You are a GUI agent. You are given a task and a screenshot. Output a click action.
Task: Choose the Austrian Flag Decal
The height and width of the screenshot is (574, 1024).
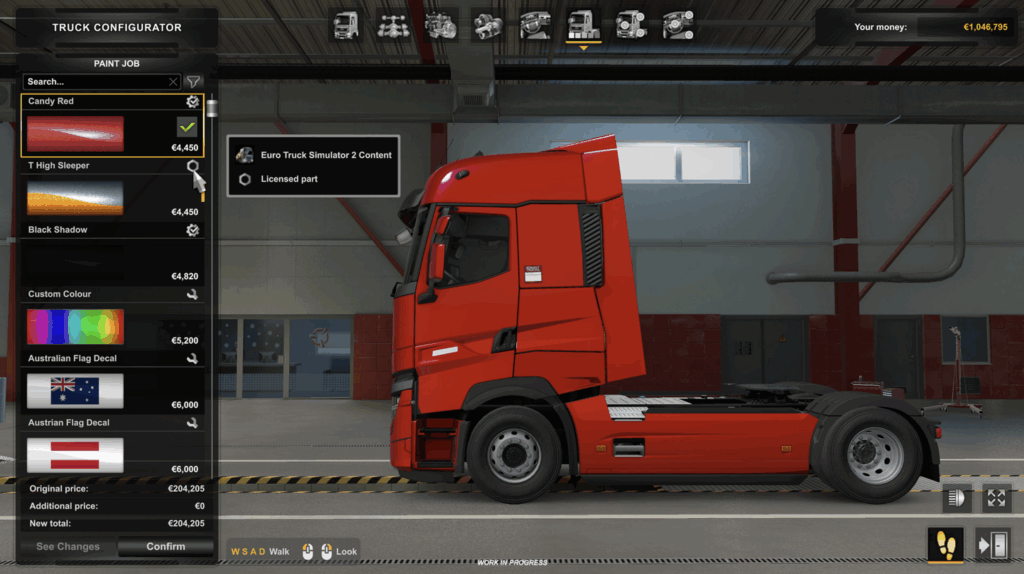(x=75, y=455)
